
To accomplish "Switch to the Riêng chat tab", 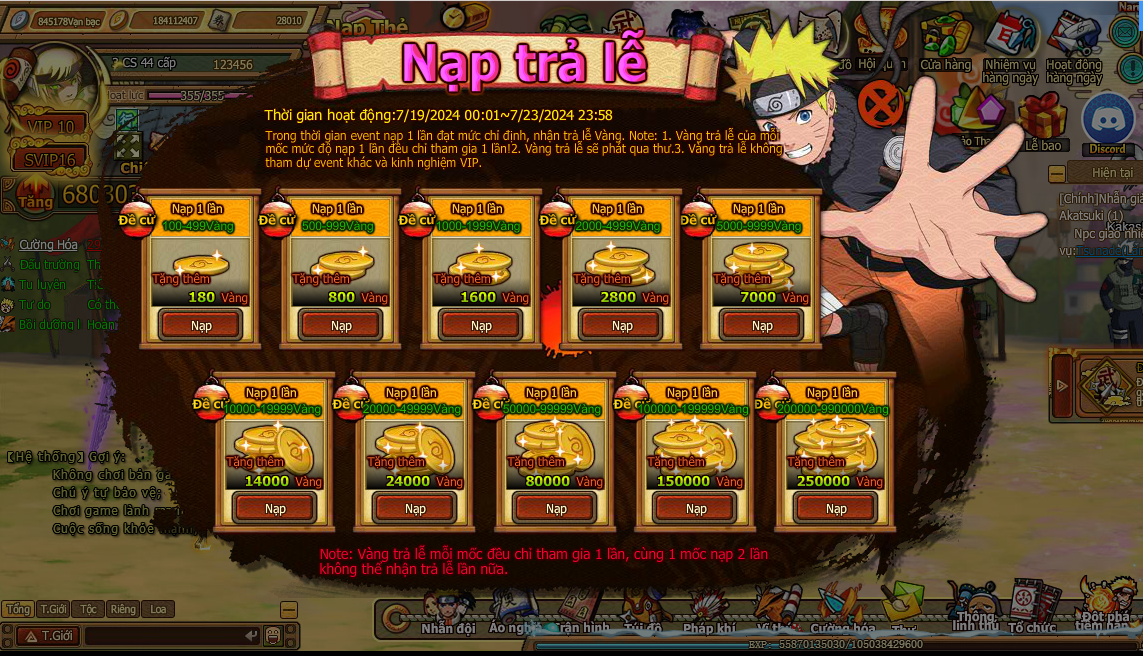I will coord(123,609).
